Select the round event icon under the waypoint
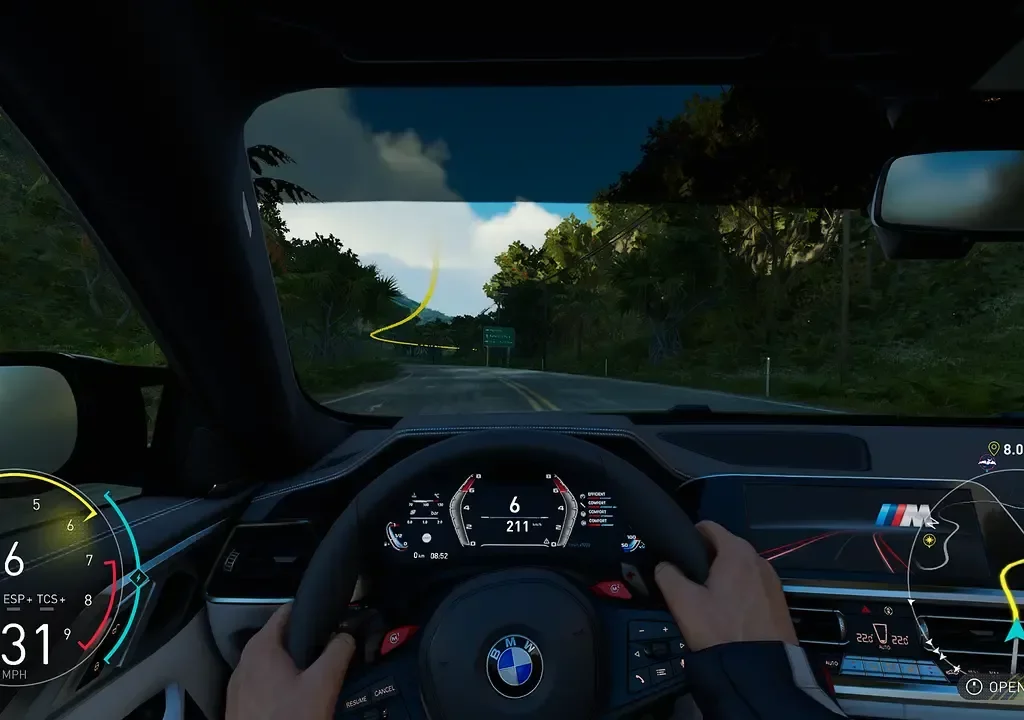 pos(988,462)
